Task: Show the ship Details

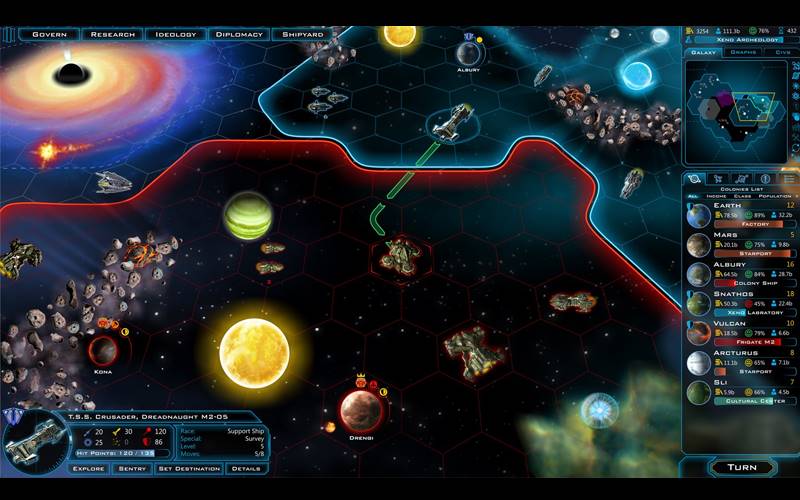Action: [x=246, y=468]
